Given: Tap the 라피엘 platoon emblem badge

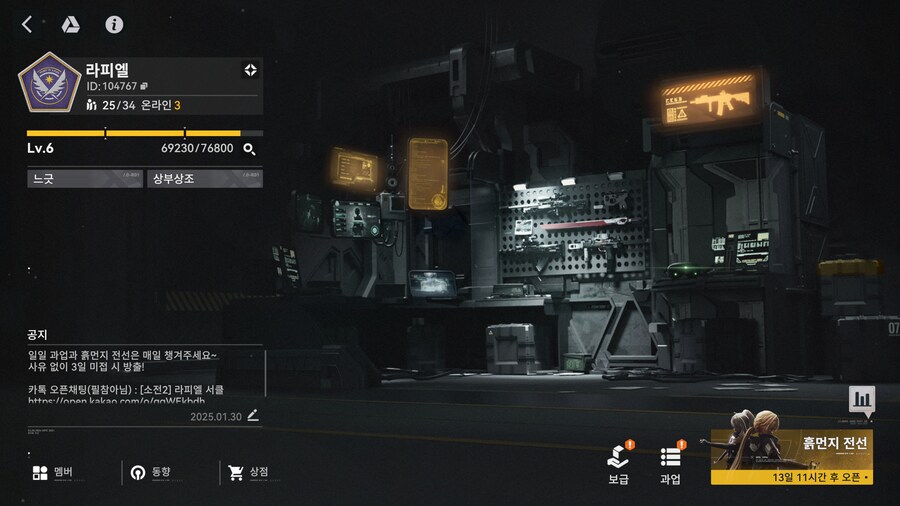Looking at the screenshot, I should pyautogui.click(x=47, y=87).
